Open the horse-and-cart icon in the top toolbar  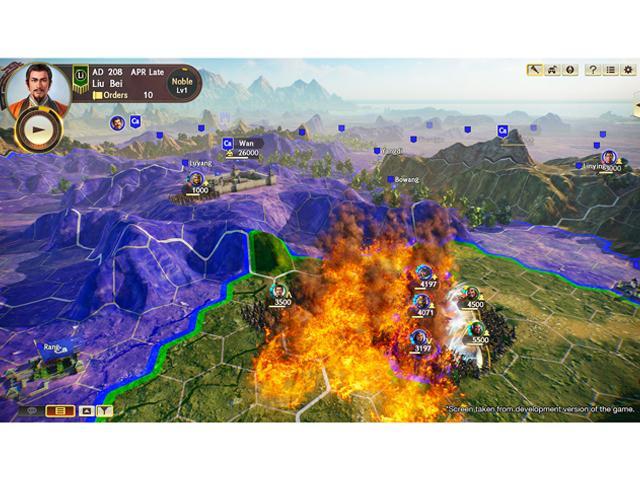pyautogui.click(x=553, y=70)
